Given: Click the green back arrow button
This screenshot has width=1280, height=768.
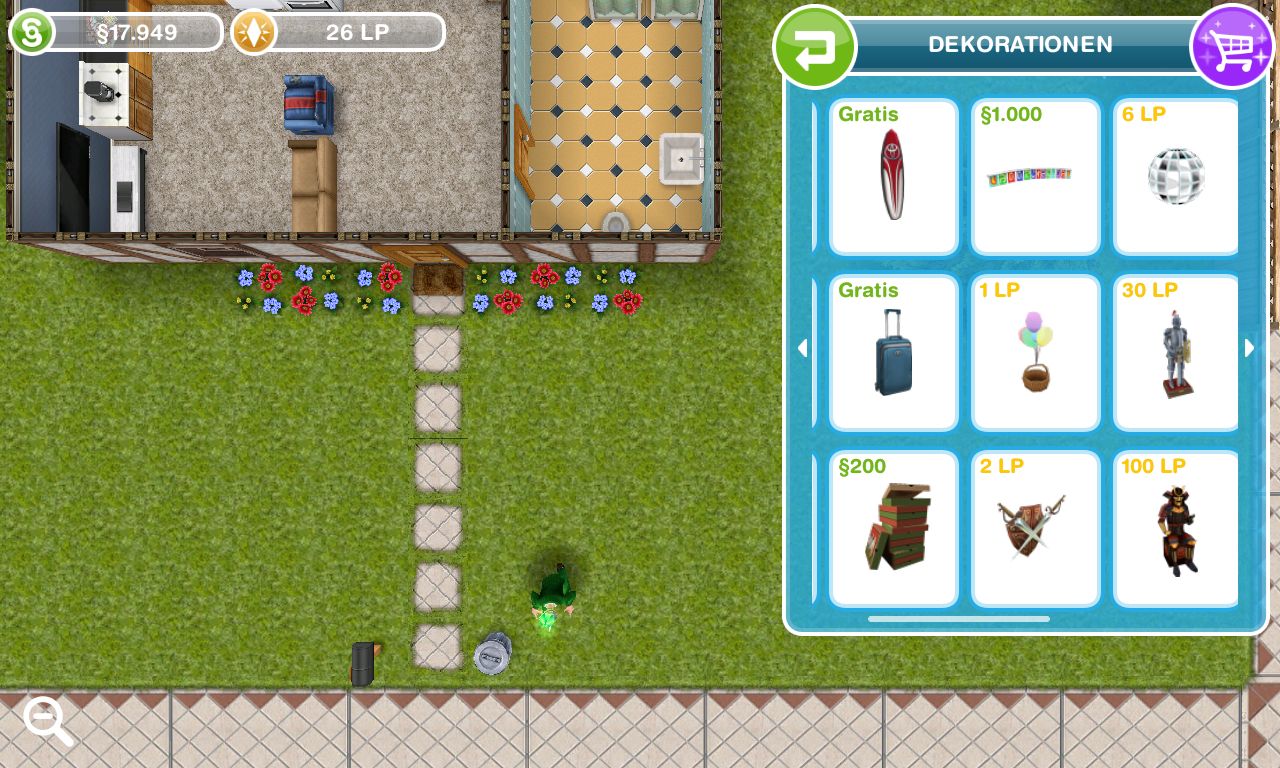Looking at the screenshot, I should tap(815, 47).
